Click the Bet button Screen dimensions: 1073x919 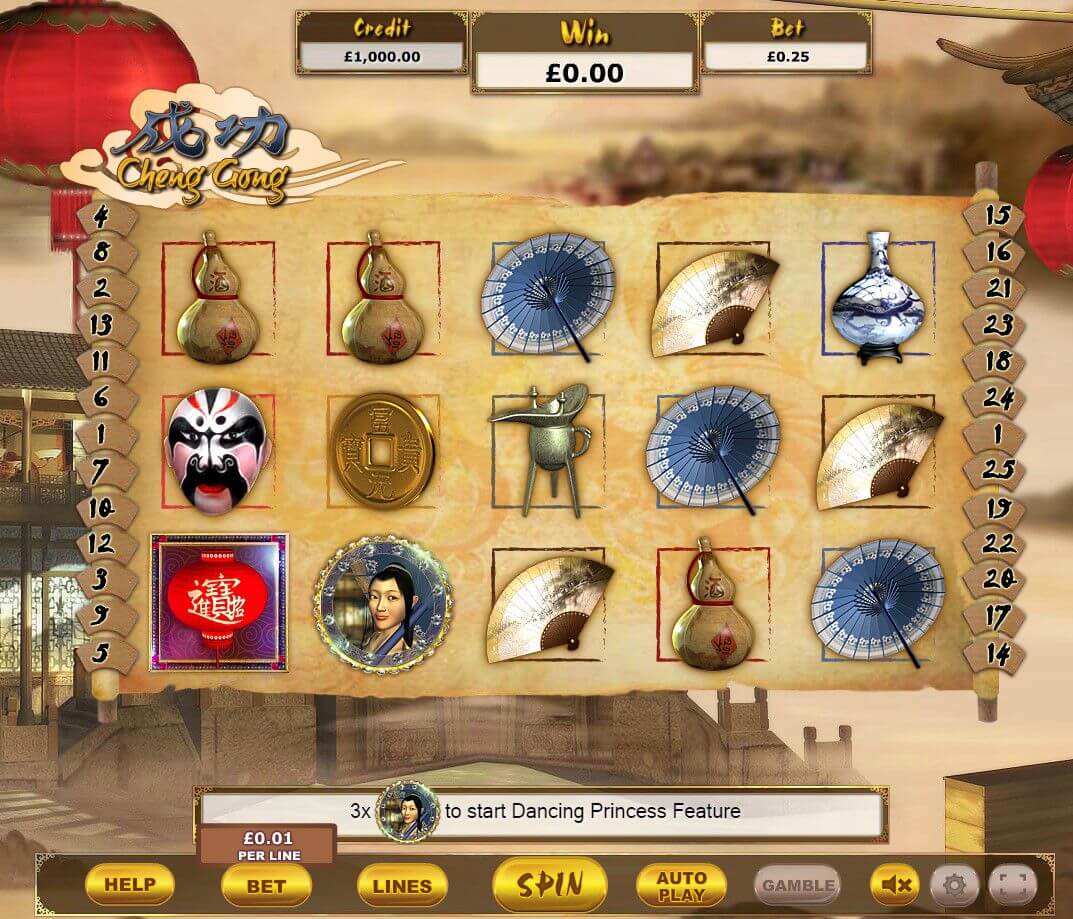pos(265,885)
